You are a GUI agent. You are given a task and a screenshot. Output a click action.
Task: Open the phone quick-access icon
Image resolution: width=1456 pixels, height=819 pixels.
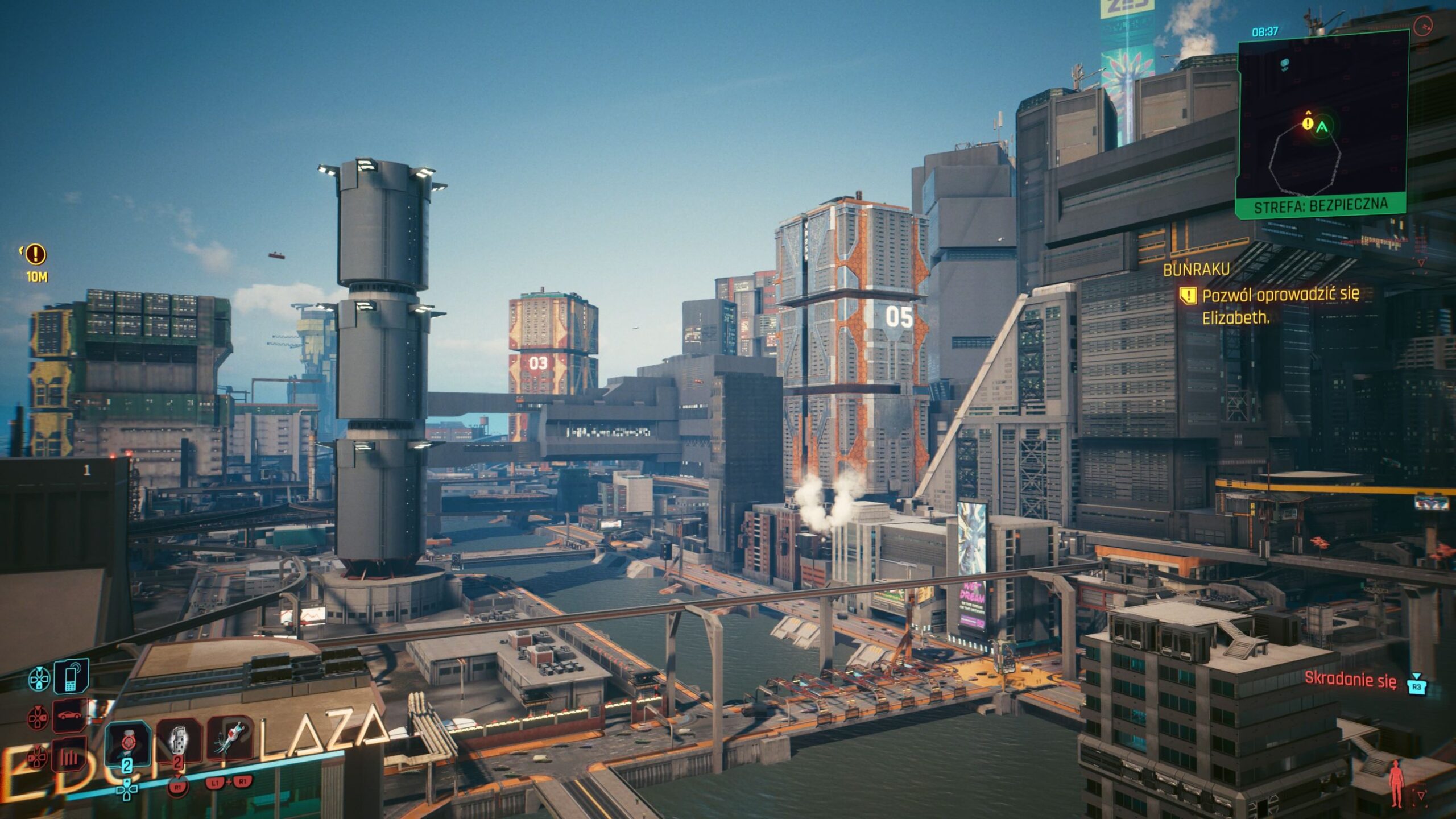[x=71, y=676]
